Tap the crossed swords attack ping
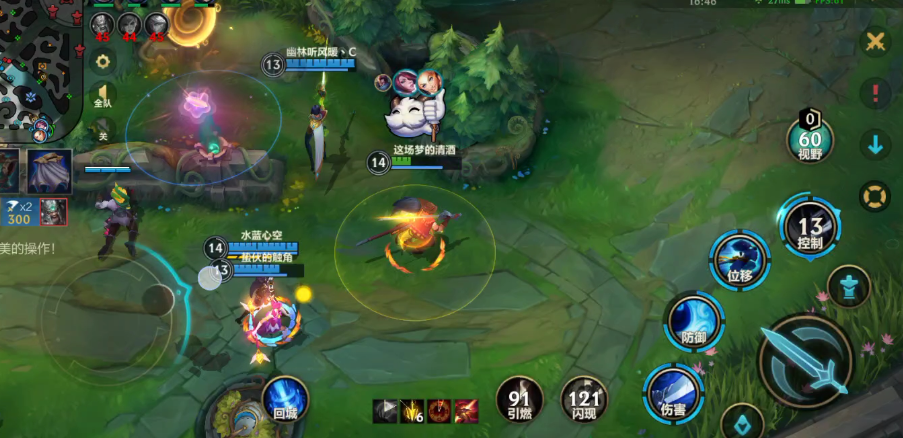The image size is (903, 438). tap(875, 41)
